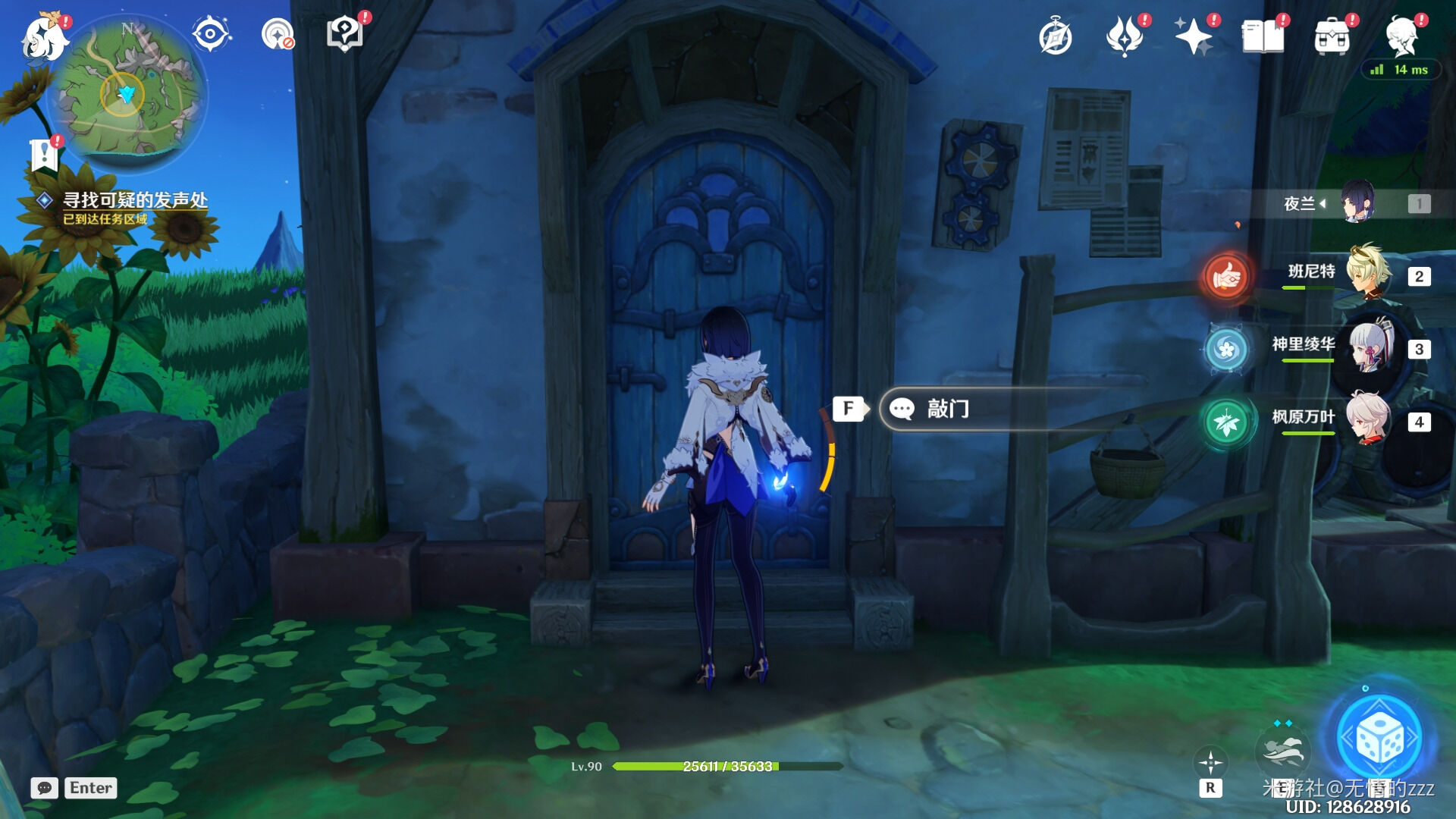Open the backpack inventory
Image resolution: width=1456 pixels, height=819 pixels.
pyautogui.click(x=1332, y=36)
